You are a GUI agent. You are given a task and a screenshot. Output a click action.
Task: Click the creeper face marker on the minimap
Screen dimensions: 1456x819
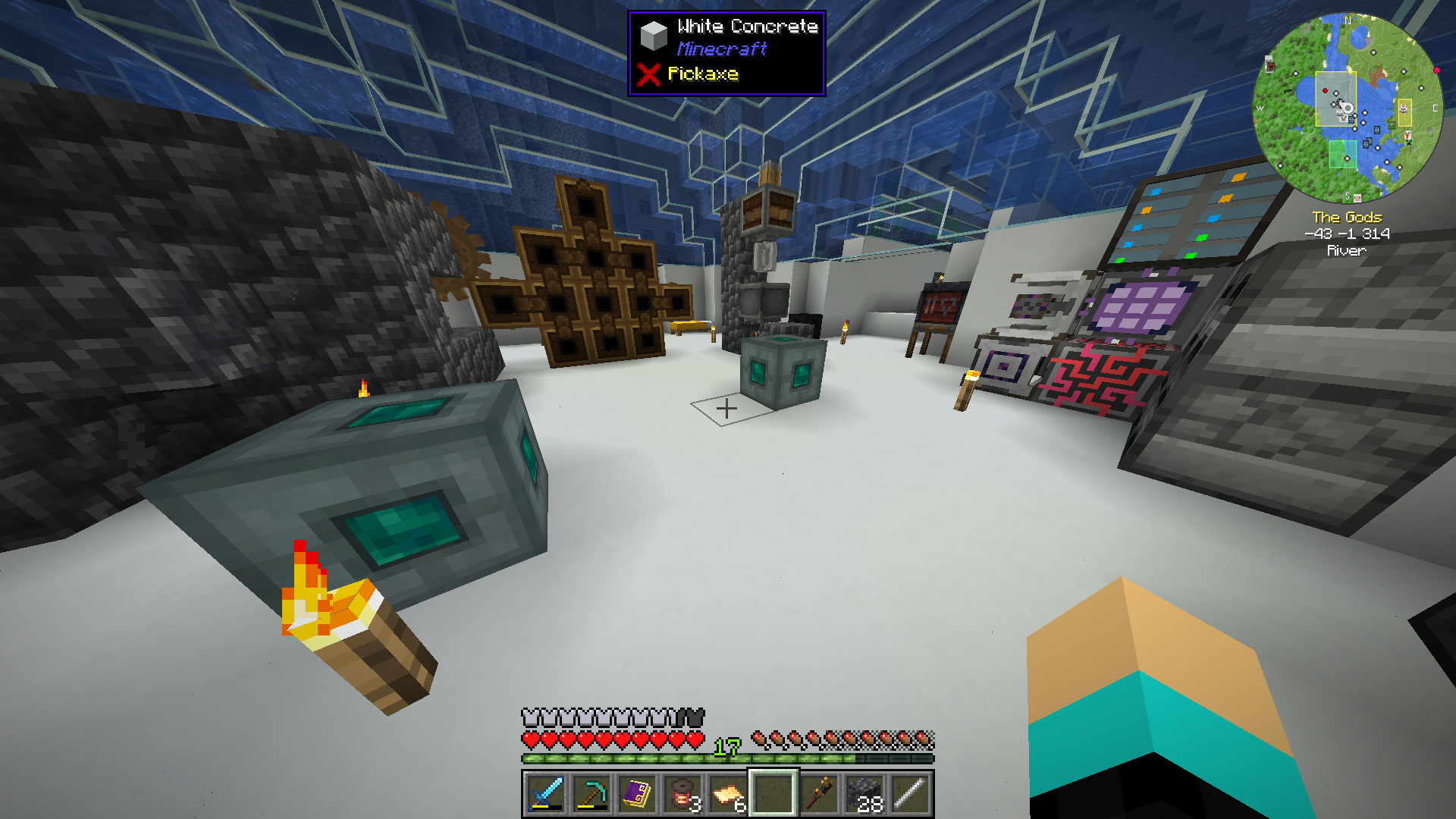[1408, 144]
